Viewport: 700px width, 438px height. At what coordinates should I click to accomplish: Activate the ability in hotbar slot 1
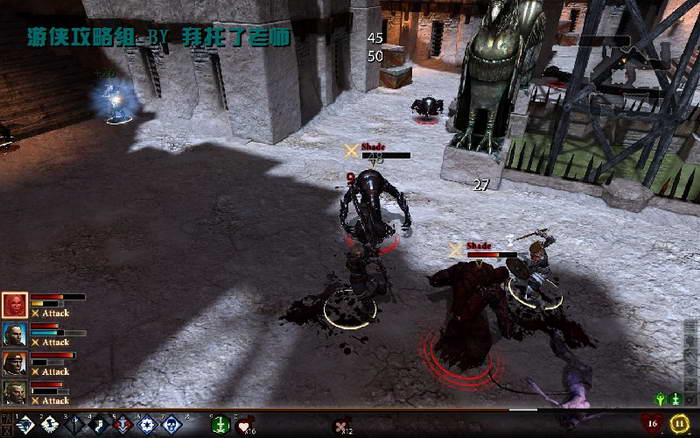tap(26, 425)
